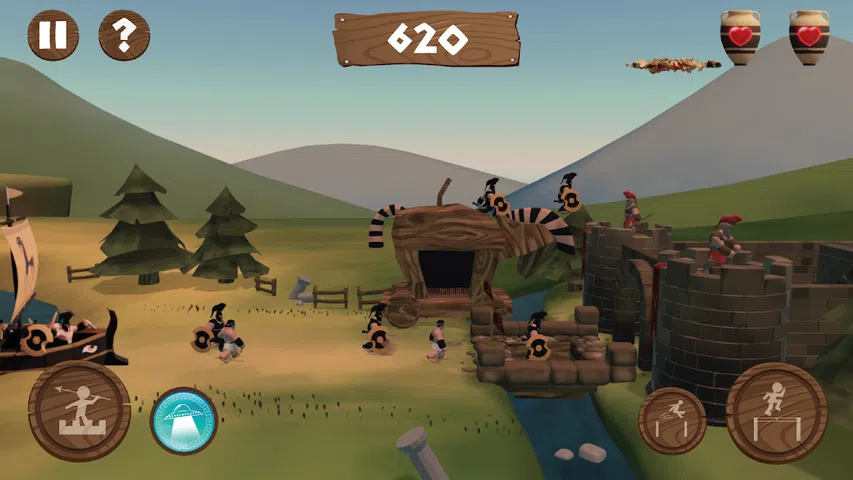853x480 pixels.
Task: Tap the spear thrower action button
Action: click(x=79, y=411)
